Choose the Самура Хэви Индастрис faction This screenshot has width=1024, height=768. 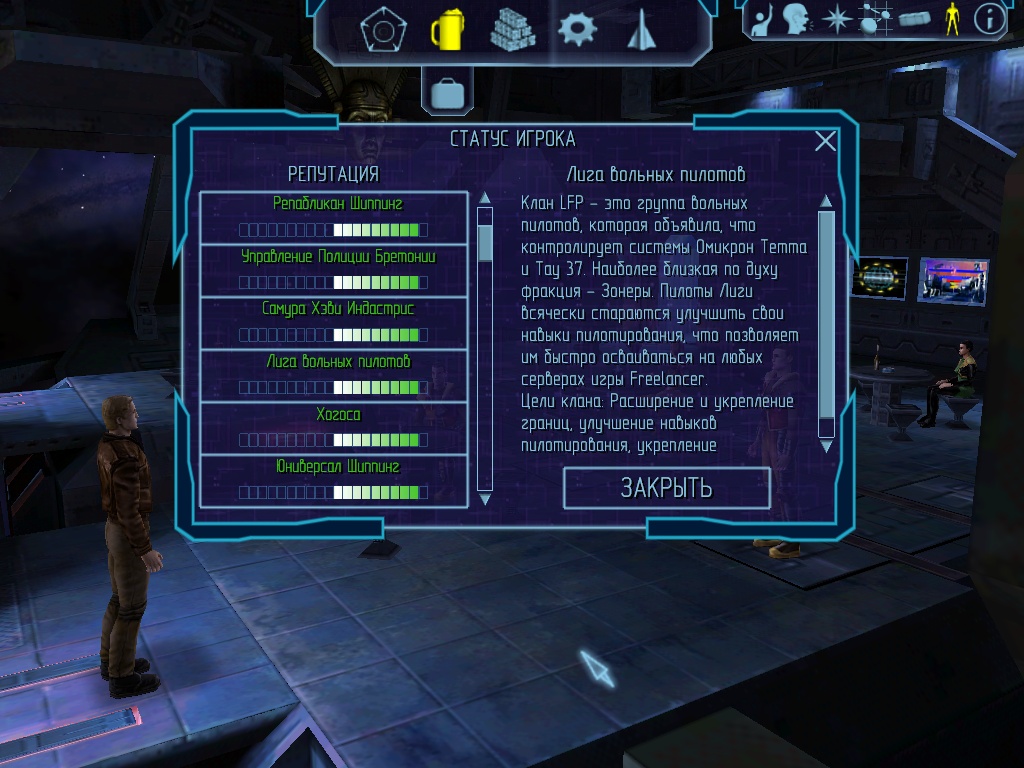(334, 323)
